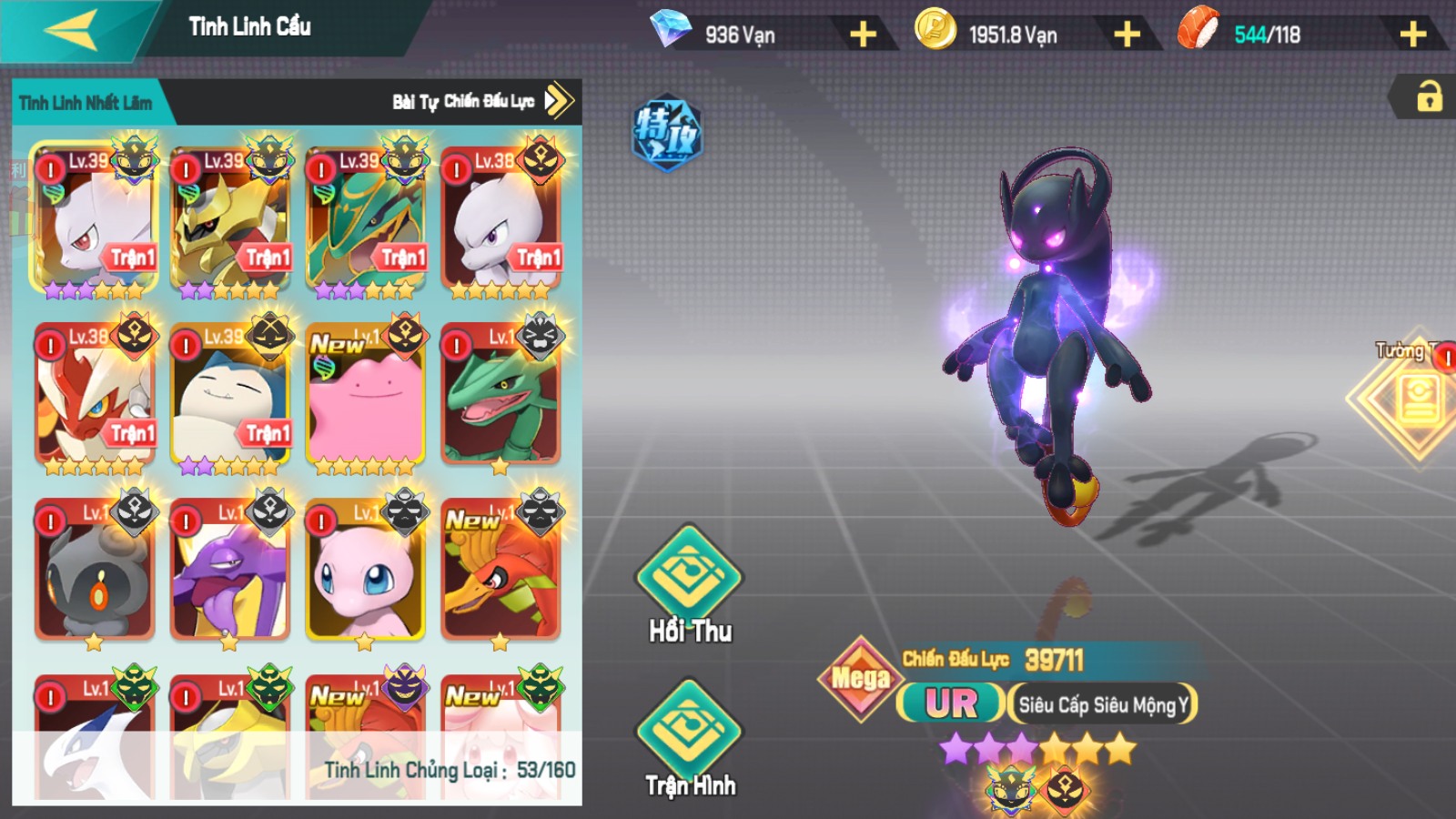Select the Snorlax card
The image size is (1456, 819).
point(230,396)
